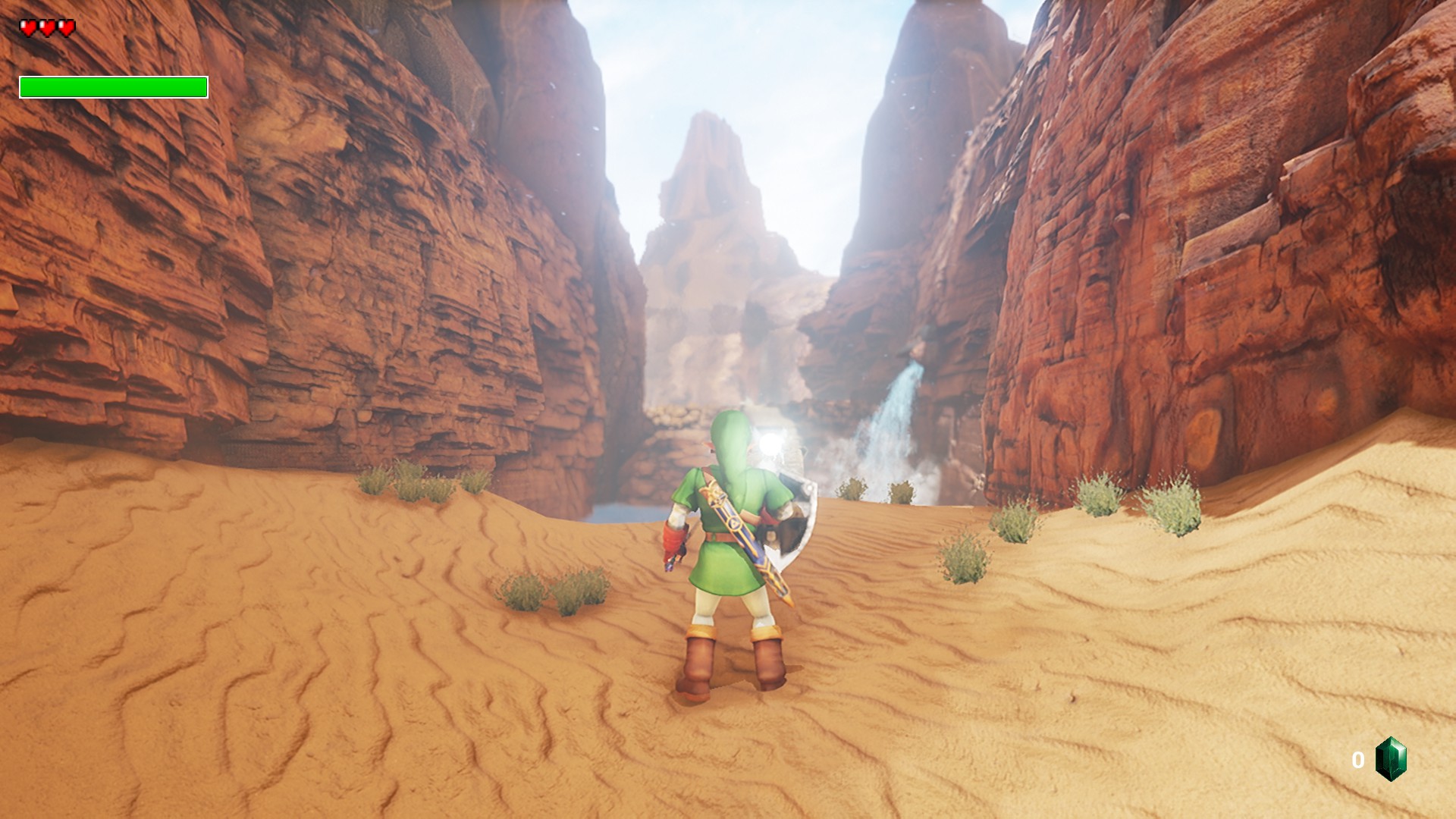Expand the green stamina bar panel
This screenshot has width=1456, height=819.
112,87
